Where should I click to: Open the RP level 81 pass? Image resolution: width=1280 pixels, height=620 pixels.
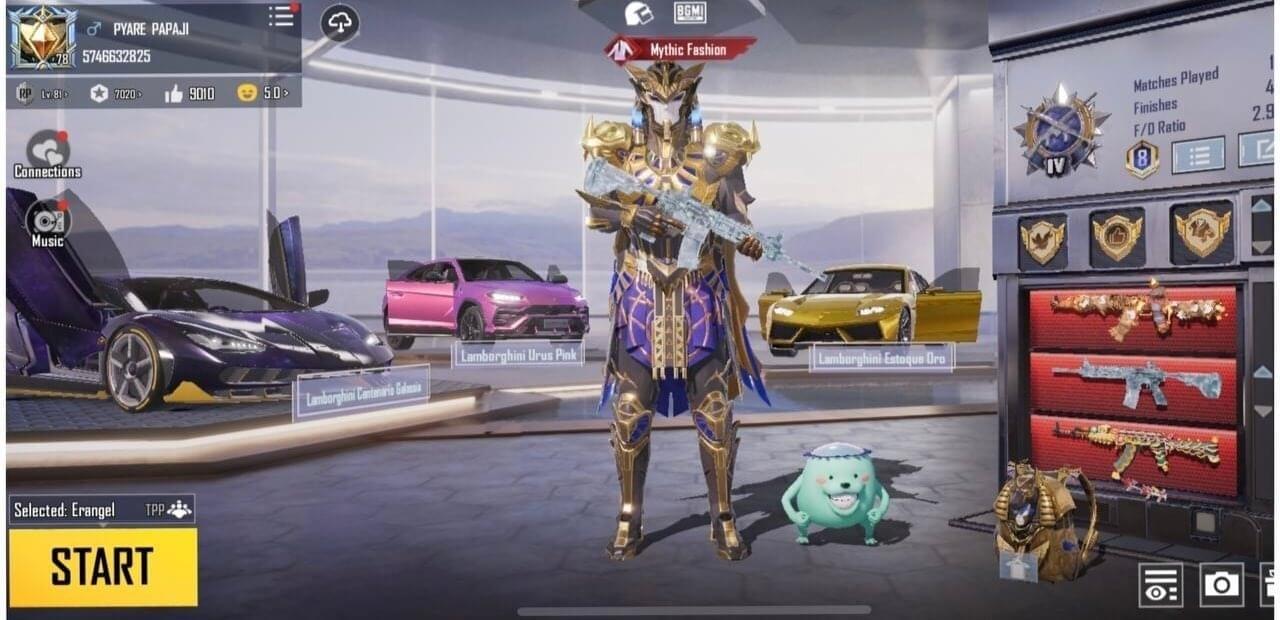tap(40, 94)
